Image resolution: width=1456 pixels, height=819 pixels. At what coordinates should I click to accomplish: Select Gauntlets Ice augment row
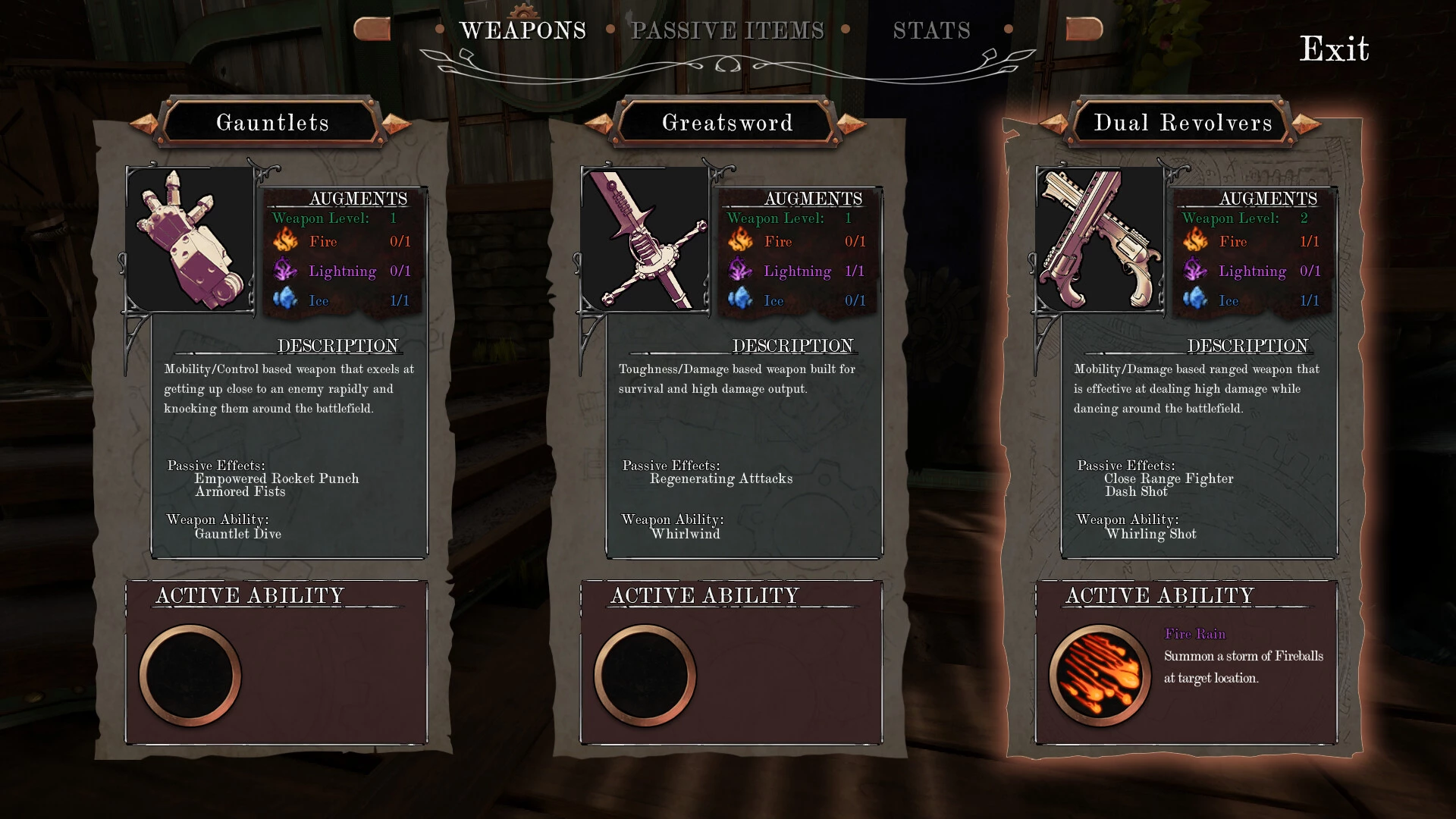(341, 300)
